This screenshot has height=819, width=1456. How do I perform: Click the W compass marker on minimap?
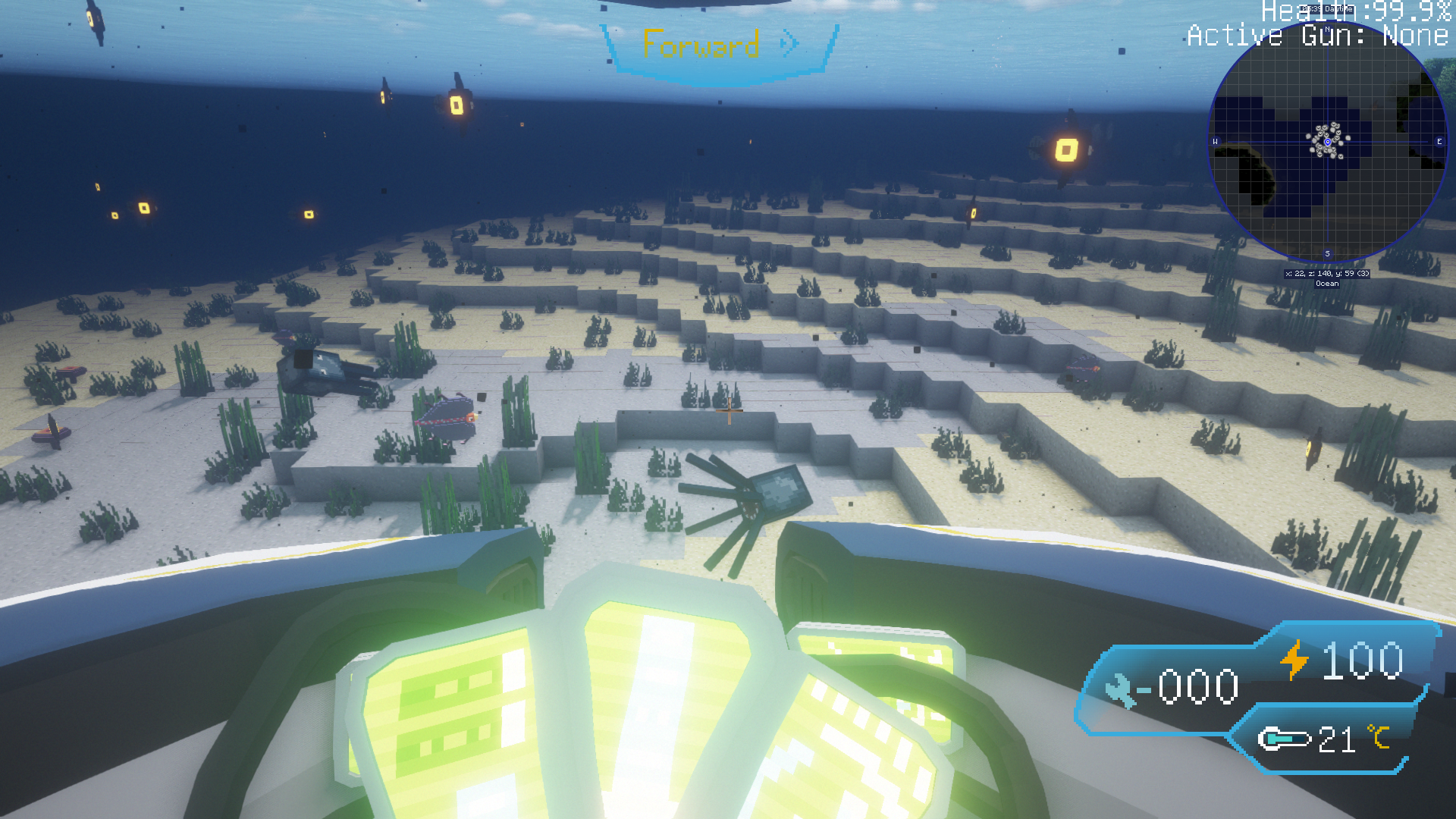1215,142
